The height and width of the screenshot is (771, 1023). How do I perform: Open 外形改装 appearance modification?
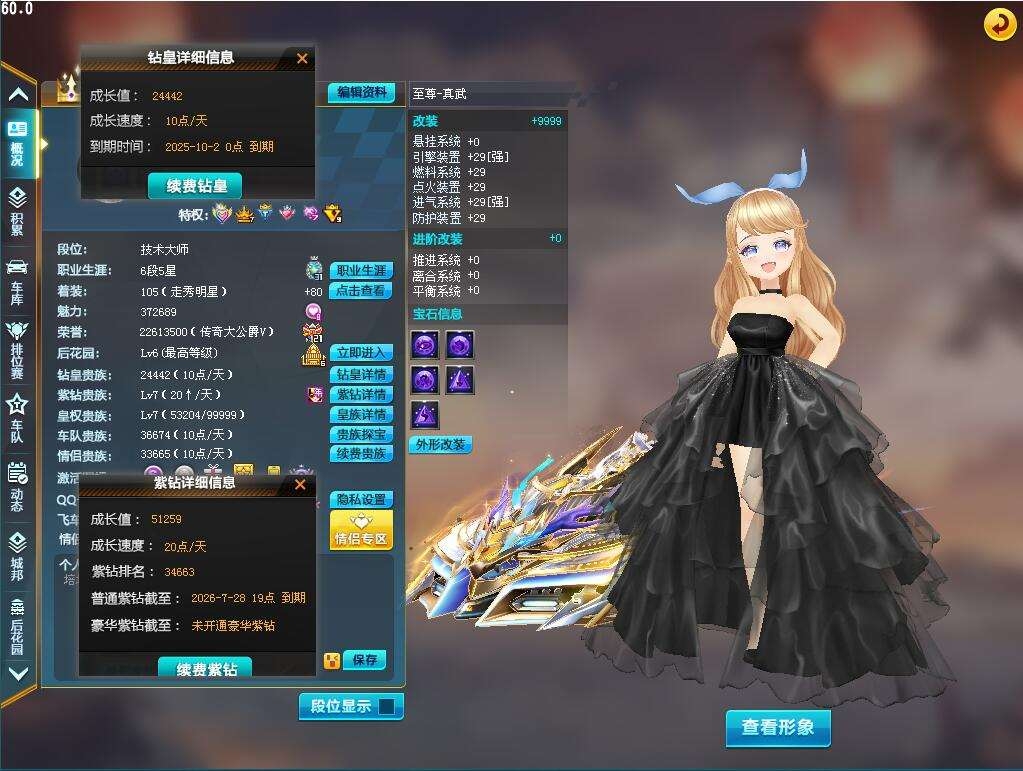click(440, 445)
